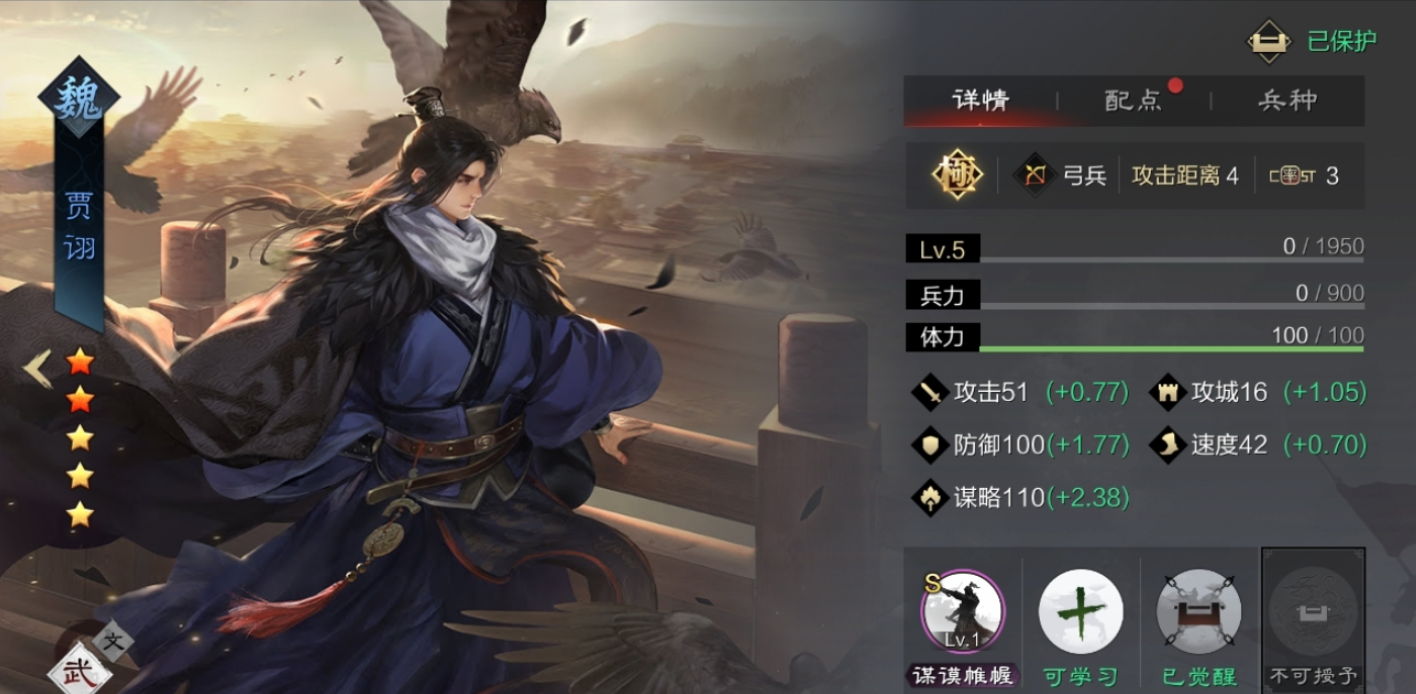Switch to the 兵种 troop type tab

[1287, 100]
